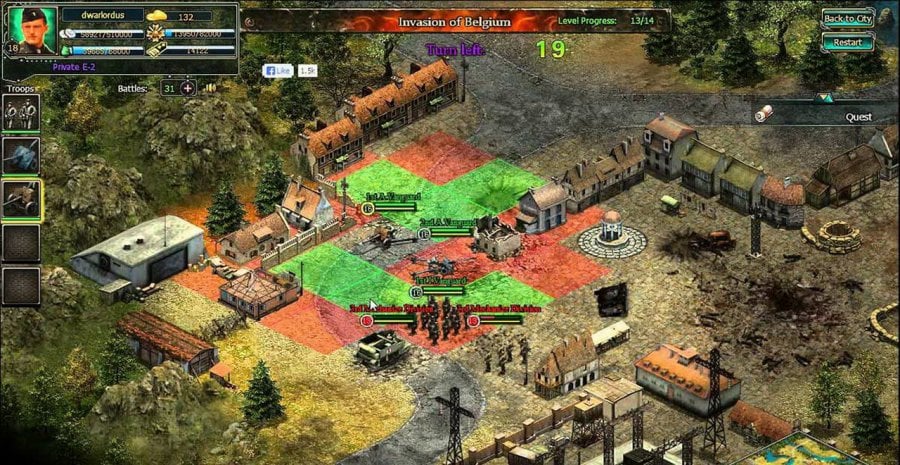900x465 pixels.
Task: Open the Quest panel
Action: point(858,117)
